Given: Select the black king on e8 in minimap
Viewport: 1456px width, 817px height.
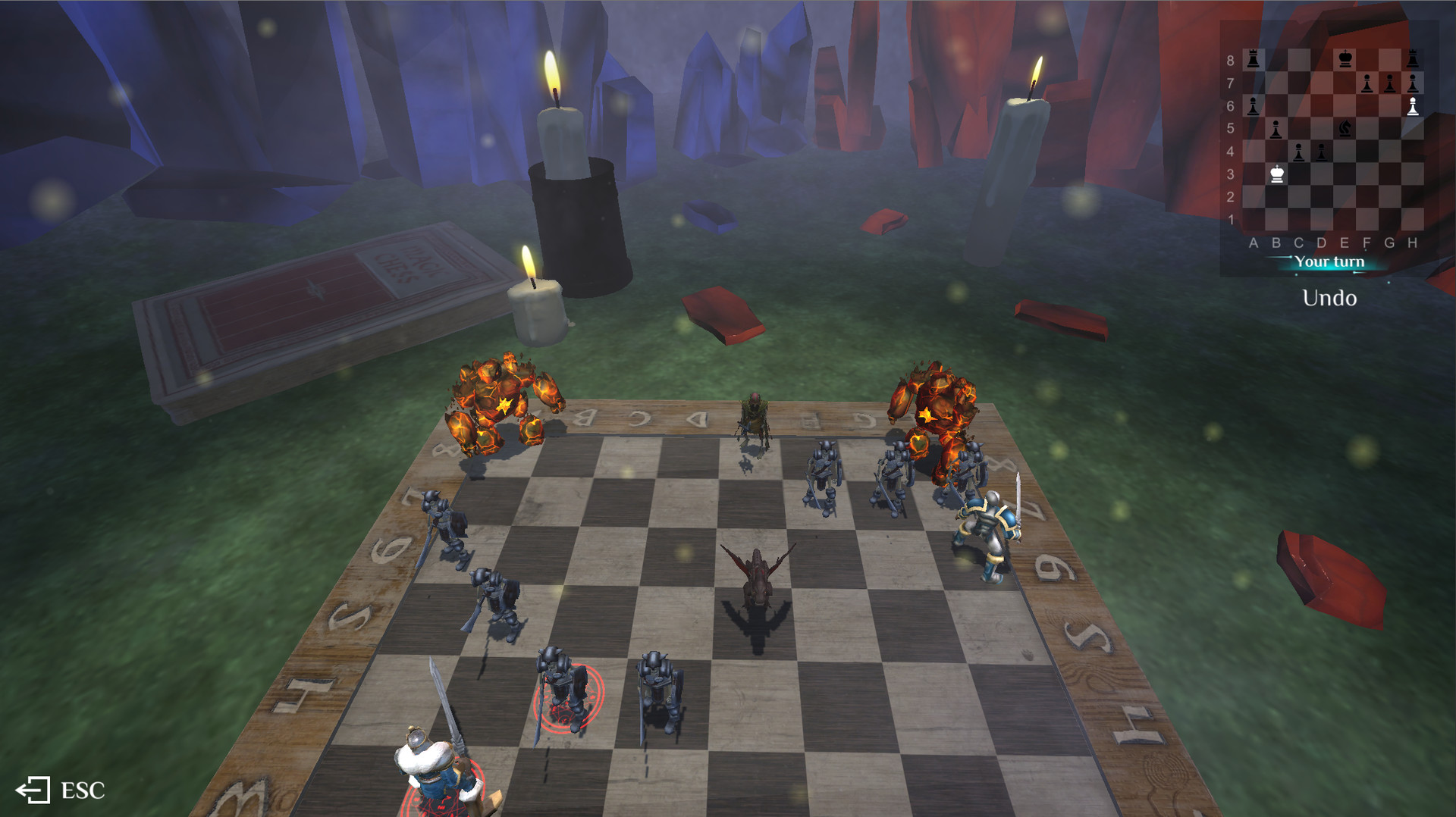Looking at the screenshot, I should pyautogui.click(x=1345, y=58).
